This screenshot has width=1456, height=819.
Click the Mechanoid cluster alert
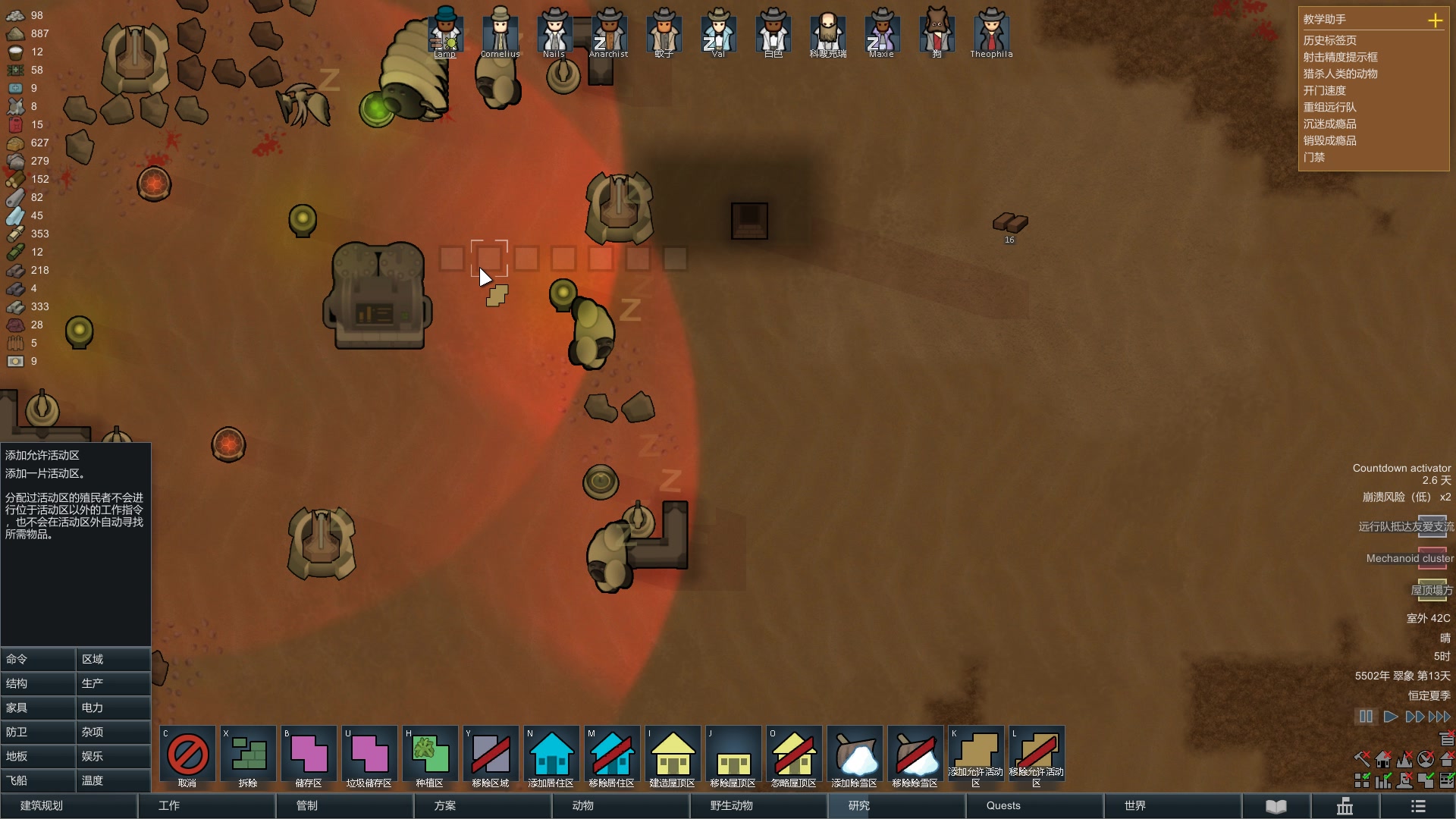[1407, 559]
